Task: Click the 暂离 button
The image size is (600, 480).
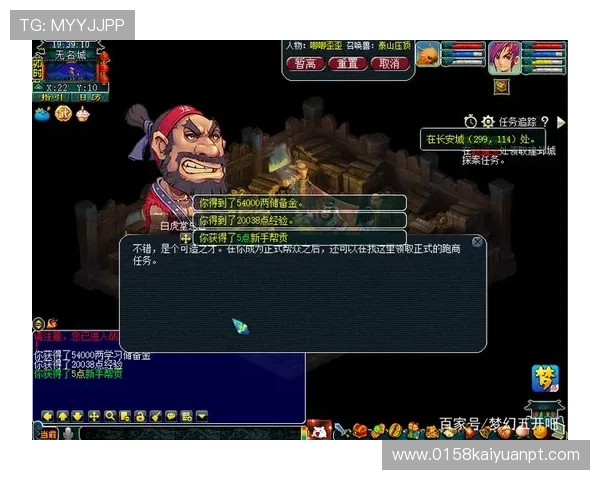Action: [305, 63]
